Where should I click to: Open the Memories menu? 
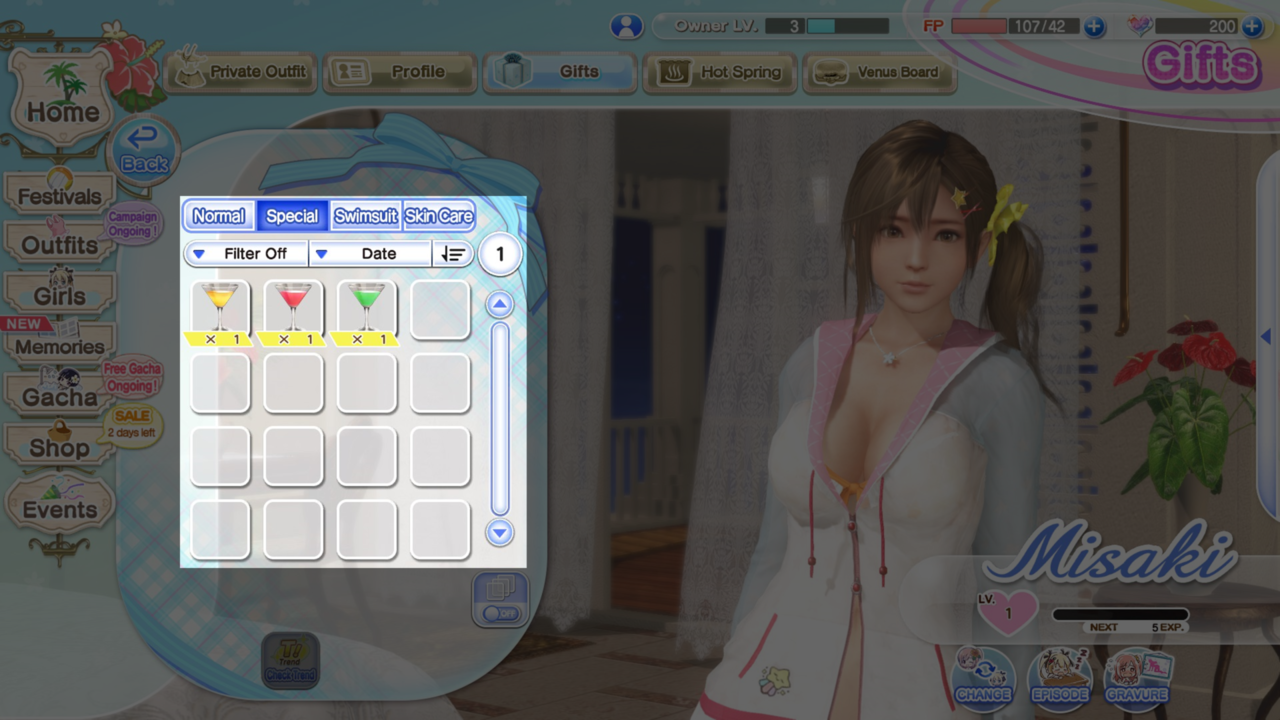[60, 346]
